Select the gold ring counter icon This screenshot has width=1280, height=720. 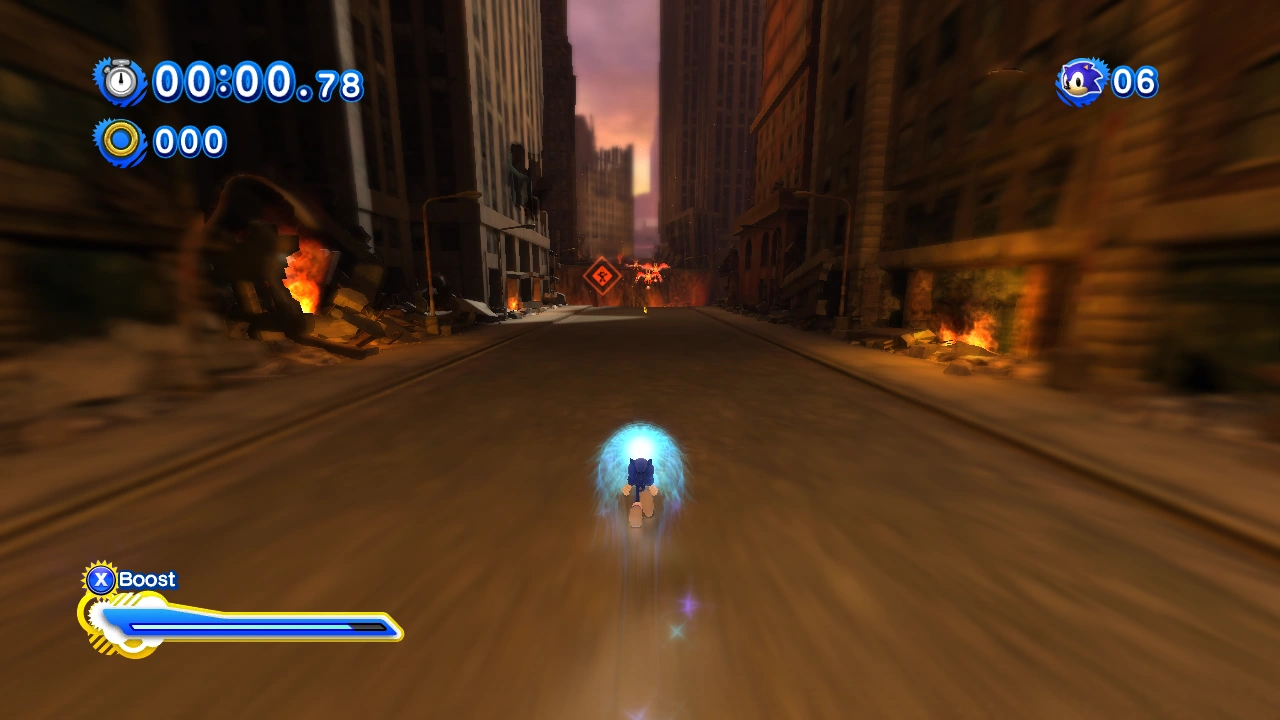pos(121,141)
